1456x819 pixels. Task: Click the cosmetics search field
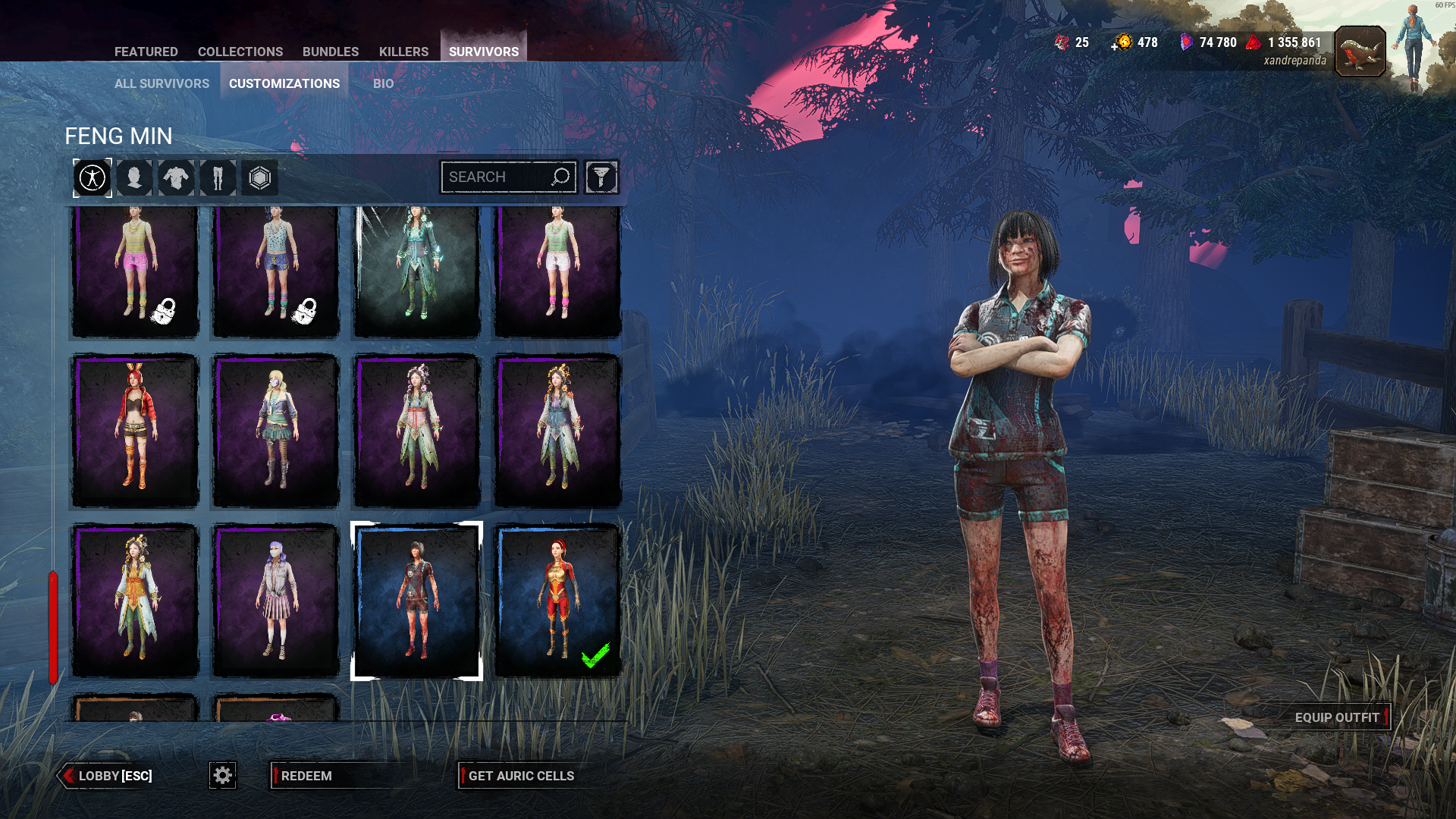tap(497, 177)
